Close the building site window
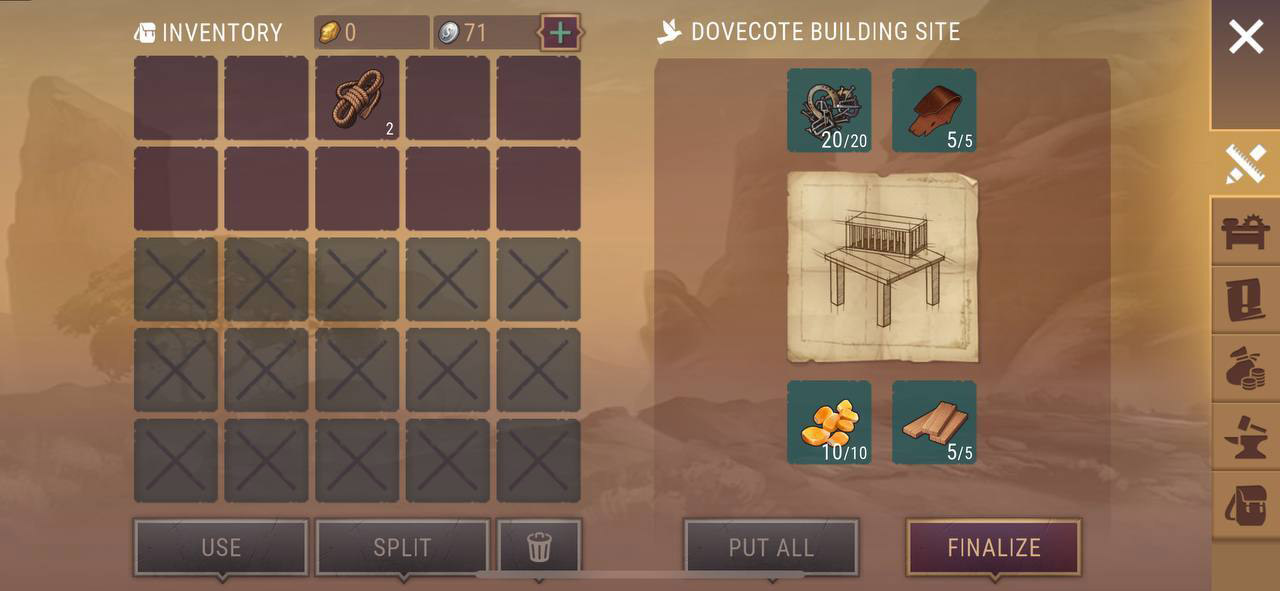 [1246, 38]
